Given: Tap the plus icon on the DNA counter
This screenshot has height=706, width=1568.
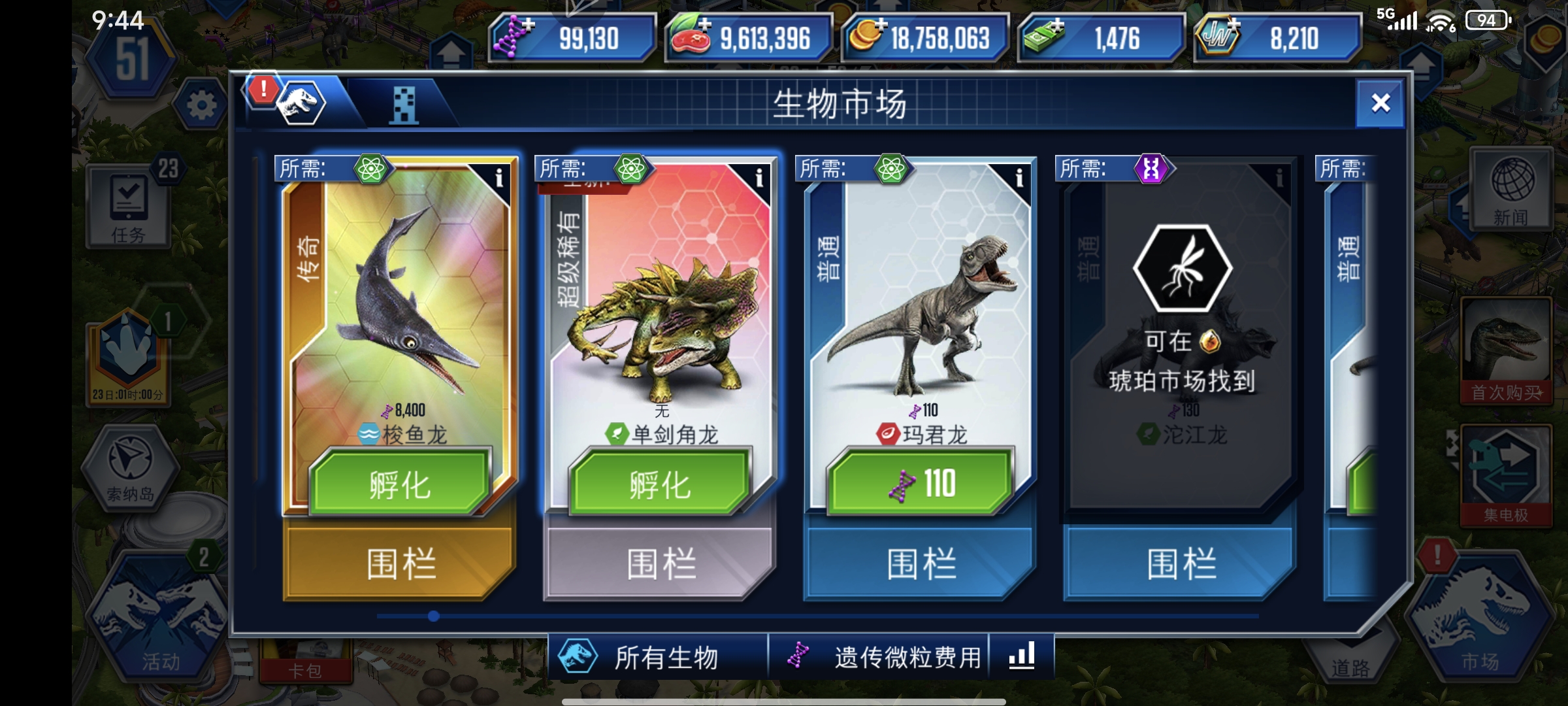Looking at the screenshot, I should pyautogui.click(x=527, y=25).
